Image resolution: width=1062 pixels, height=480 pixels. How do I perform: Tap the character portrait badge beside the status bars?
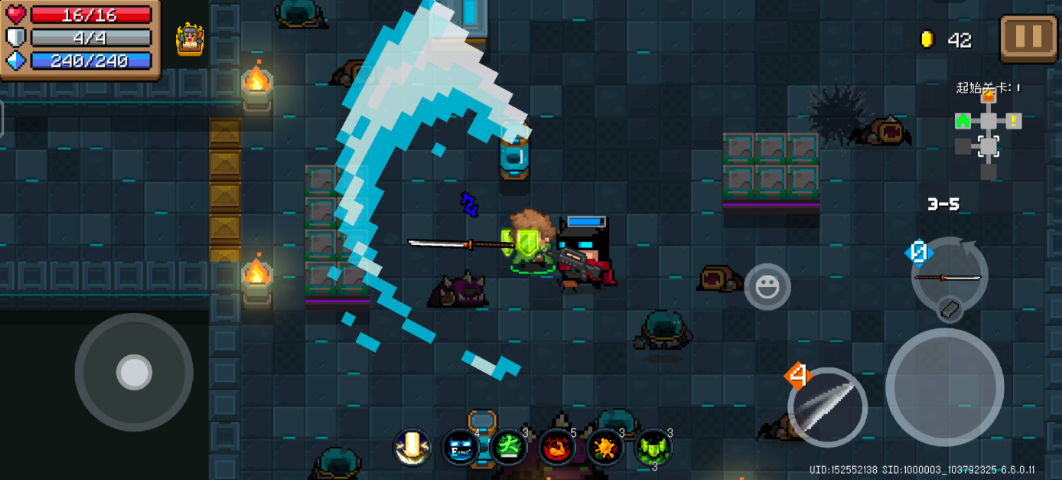pyautogui.click(x=191, y=40)
